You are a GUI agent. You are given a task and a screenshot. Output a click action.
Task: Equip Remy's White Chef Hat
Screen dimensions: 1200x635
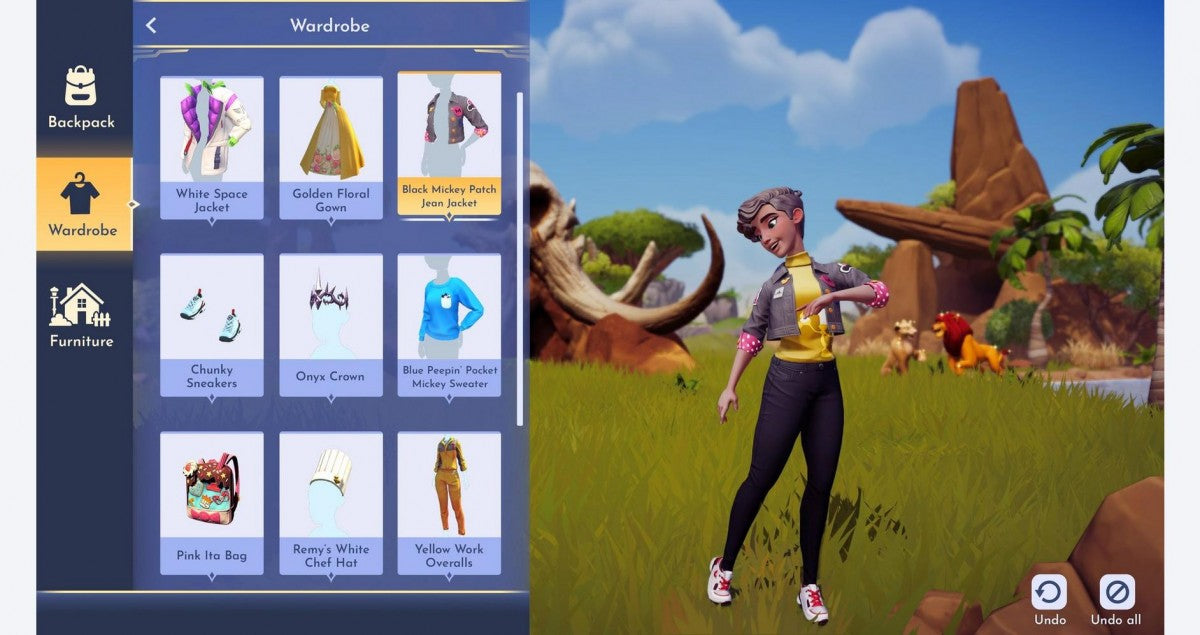331,502
